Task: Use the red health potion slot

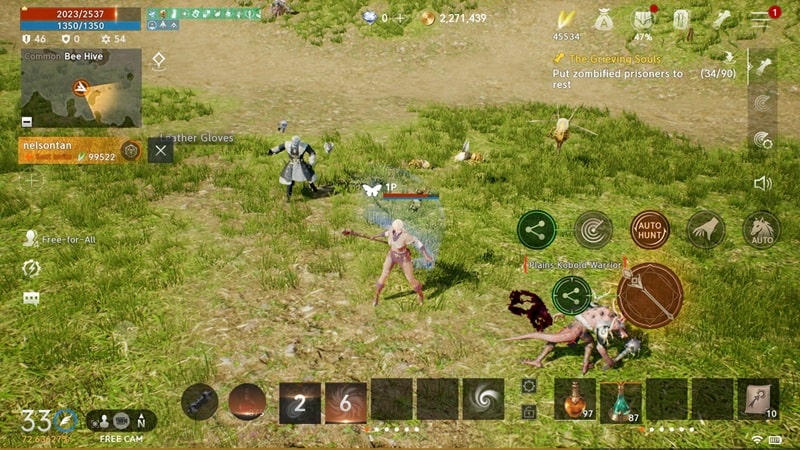Action: coord(575,398)
